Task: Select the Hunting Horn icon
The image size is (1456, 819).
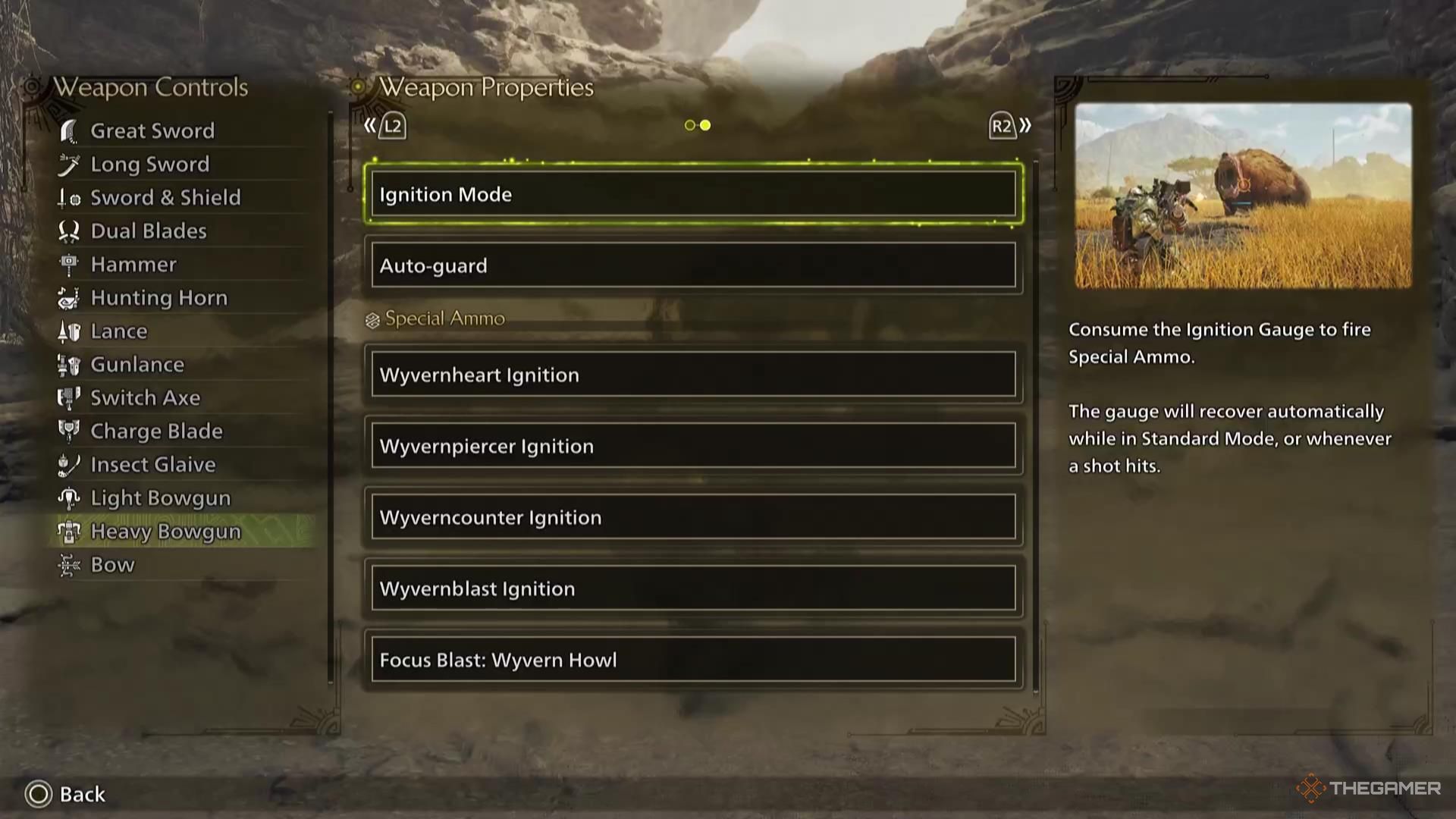Action: pyautogui.click(x=70, y=297)
